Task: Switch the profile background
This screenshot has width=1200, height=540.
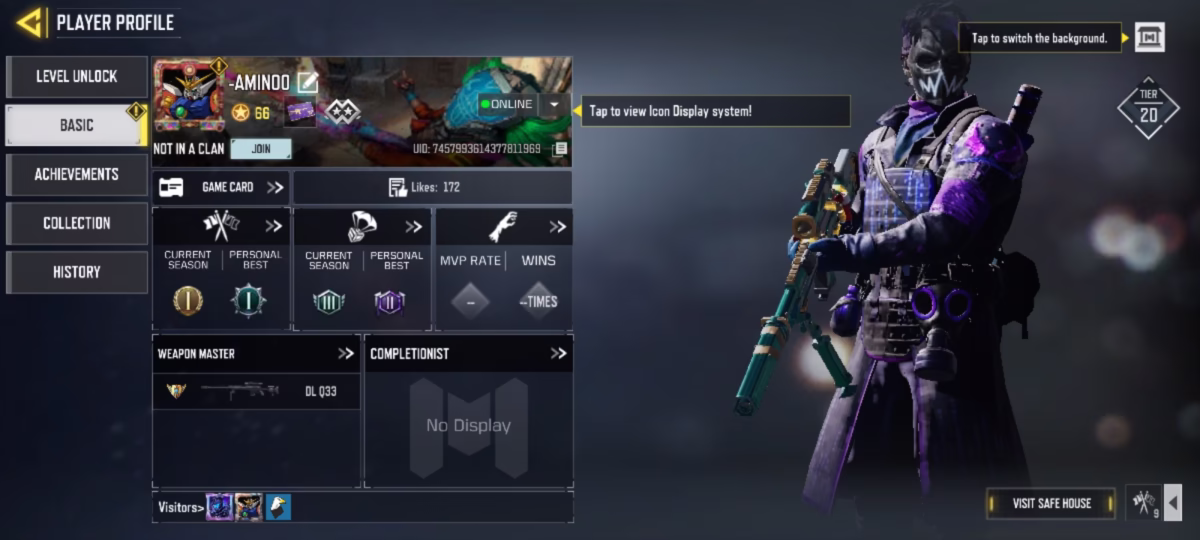Action: coord(1149,38)
